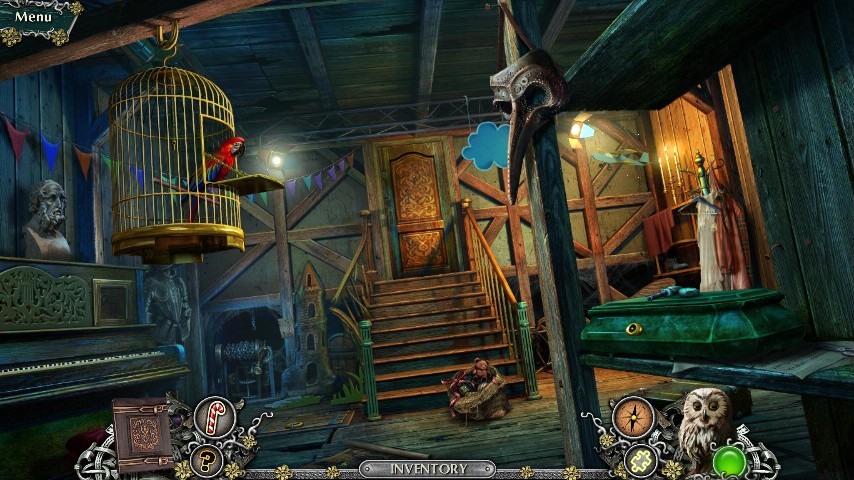This screenshot has width=854, height=480.
Task: Expand the Inventory bar
Action: pos(428,469)
